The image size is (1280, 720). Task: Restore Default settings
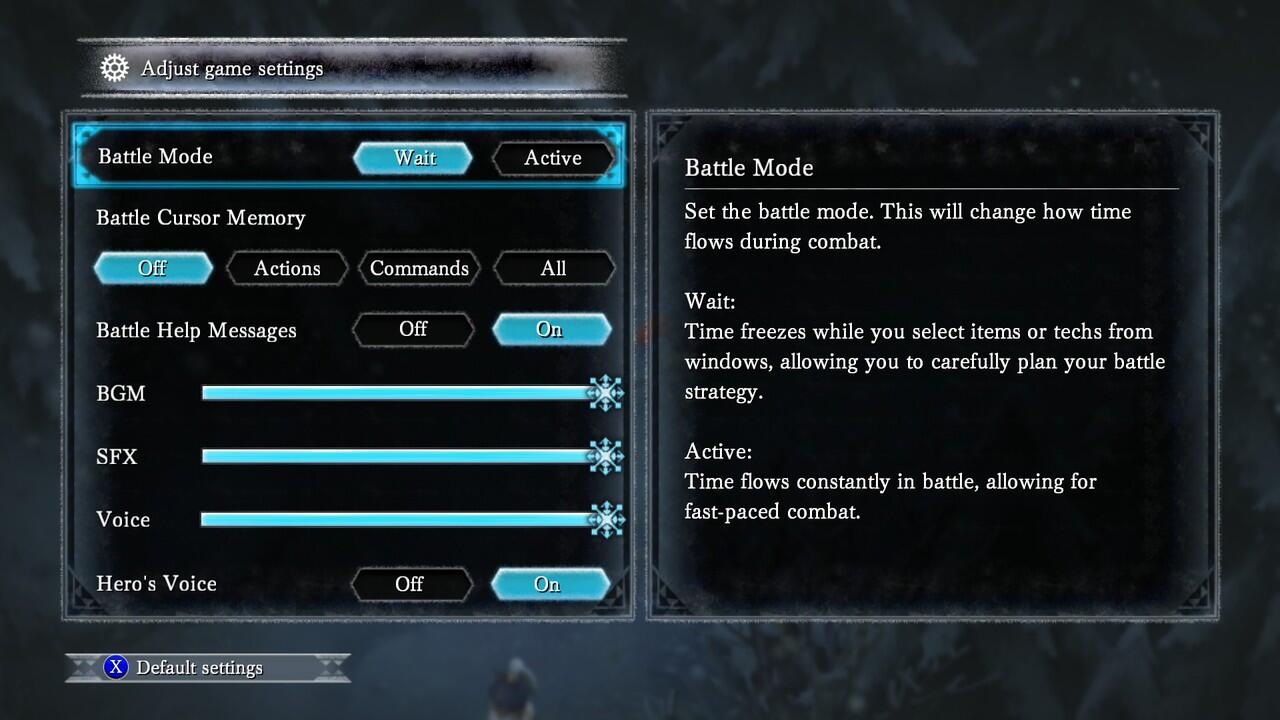199,668
